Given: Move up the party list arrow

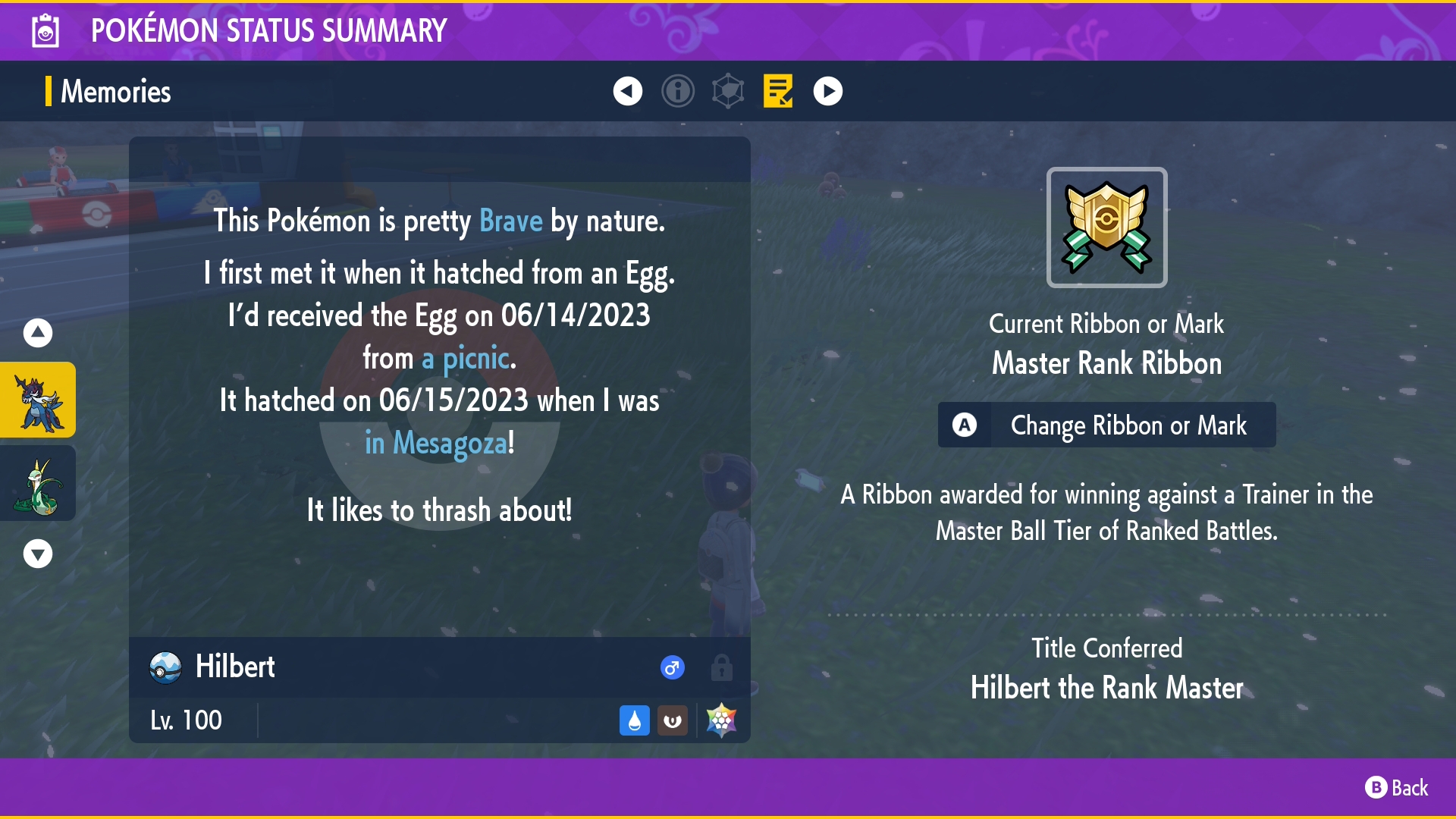Looking at the screenshot, I should click(x=38, y=332).
